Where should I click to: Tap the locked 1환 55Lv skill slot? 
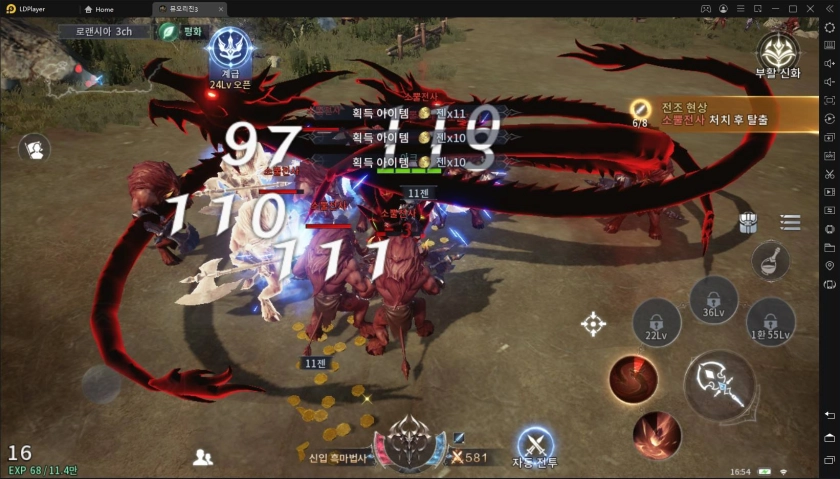coord(770,322)
